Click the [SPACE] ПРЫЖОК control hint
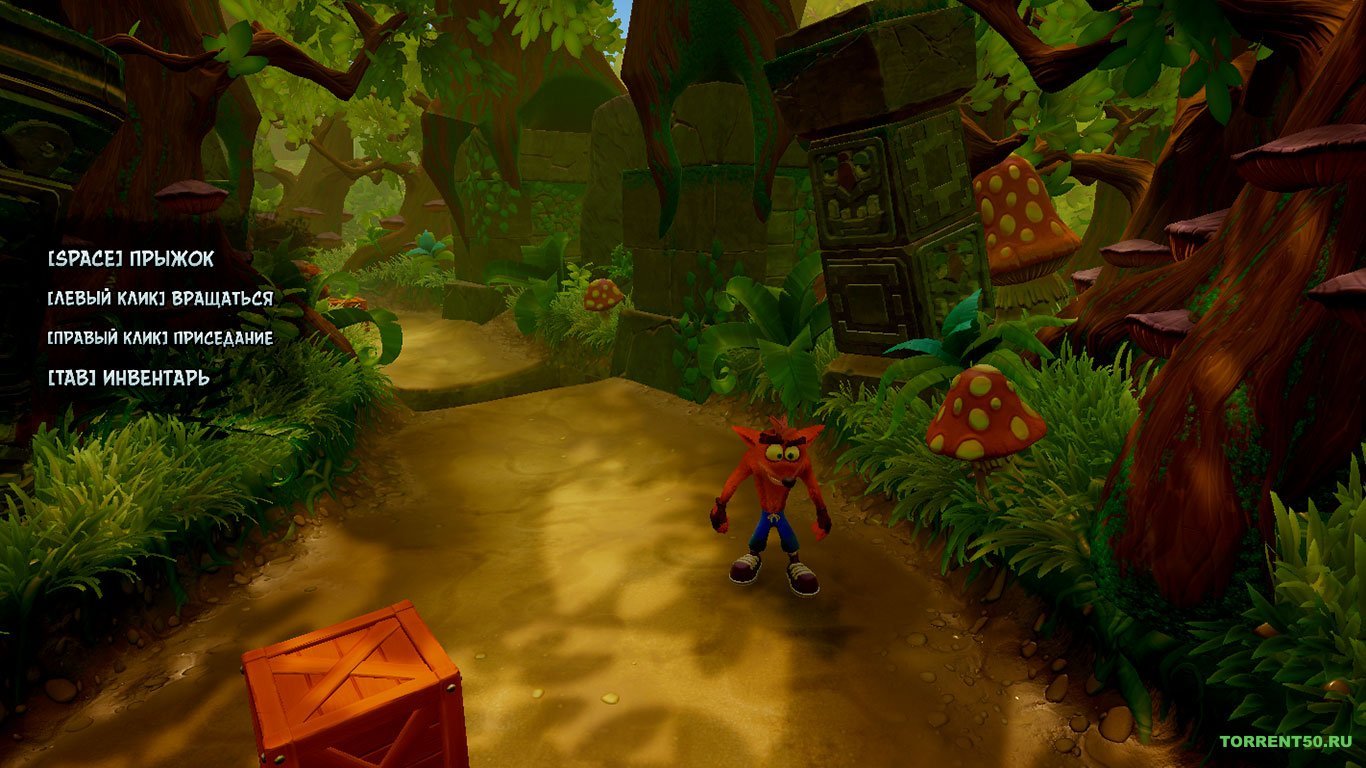Screen dimensions: 1366x768 click(130, 258)
